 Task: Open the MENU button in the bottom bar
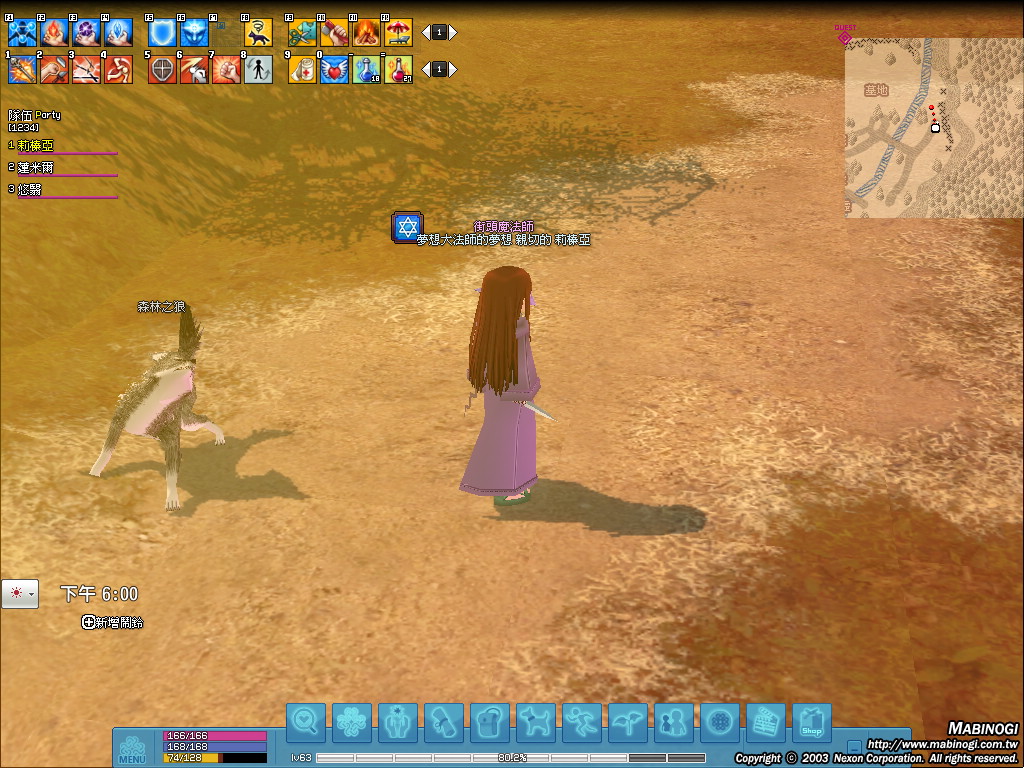coord(132,749)
